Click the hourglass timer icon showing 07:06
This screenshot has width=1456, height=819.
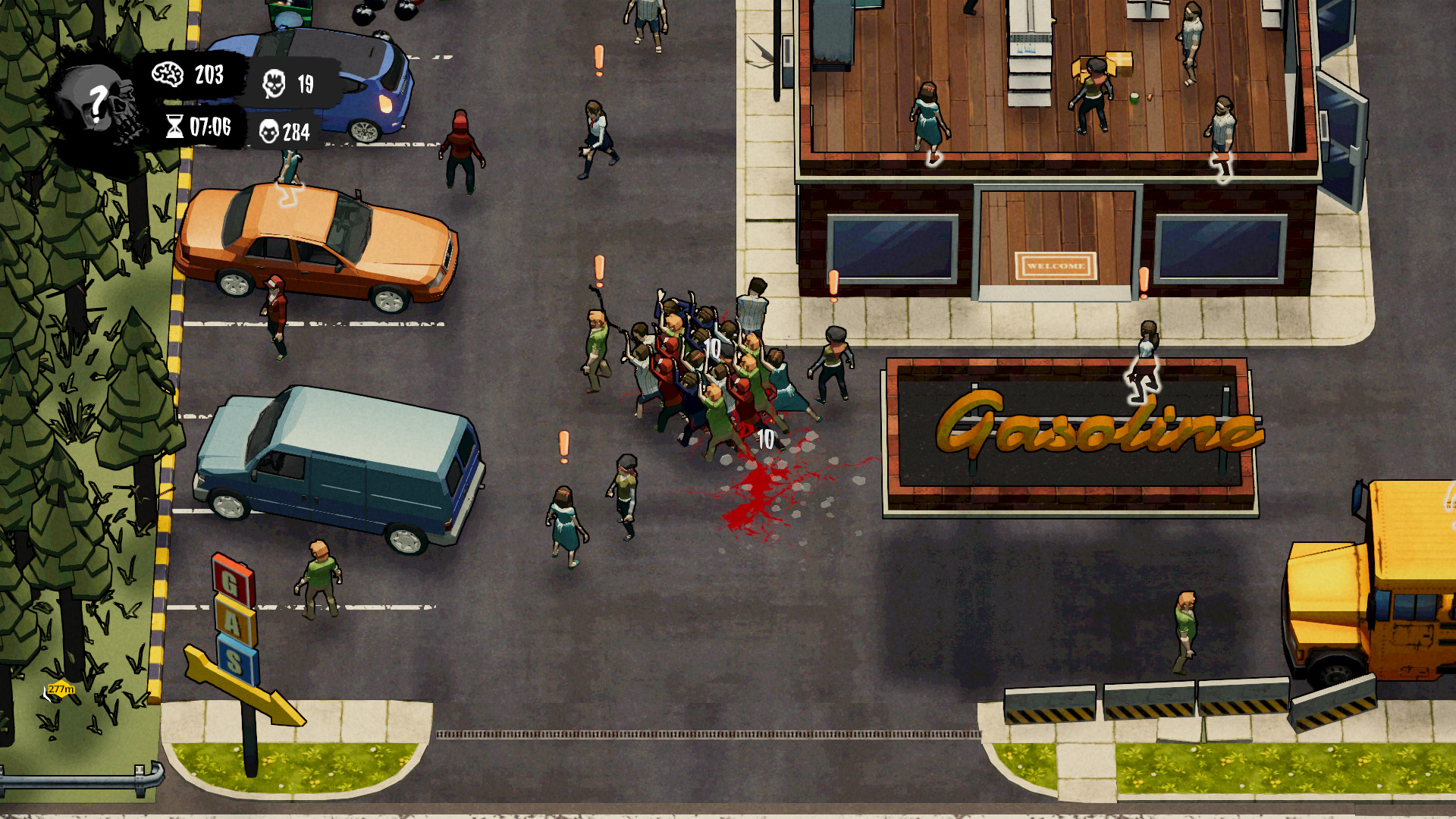point(175,127)
